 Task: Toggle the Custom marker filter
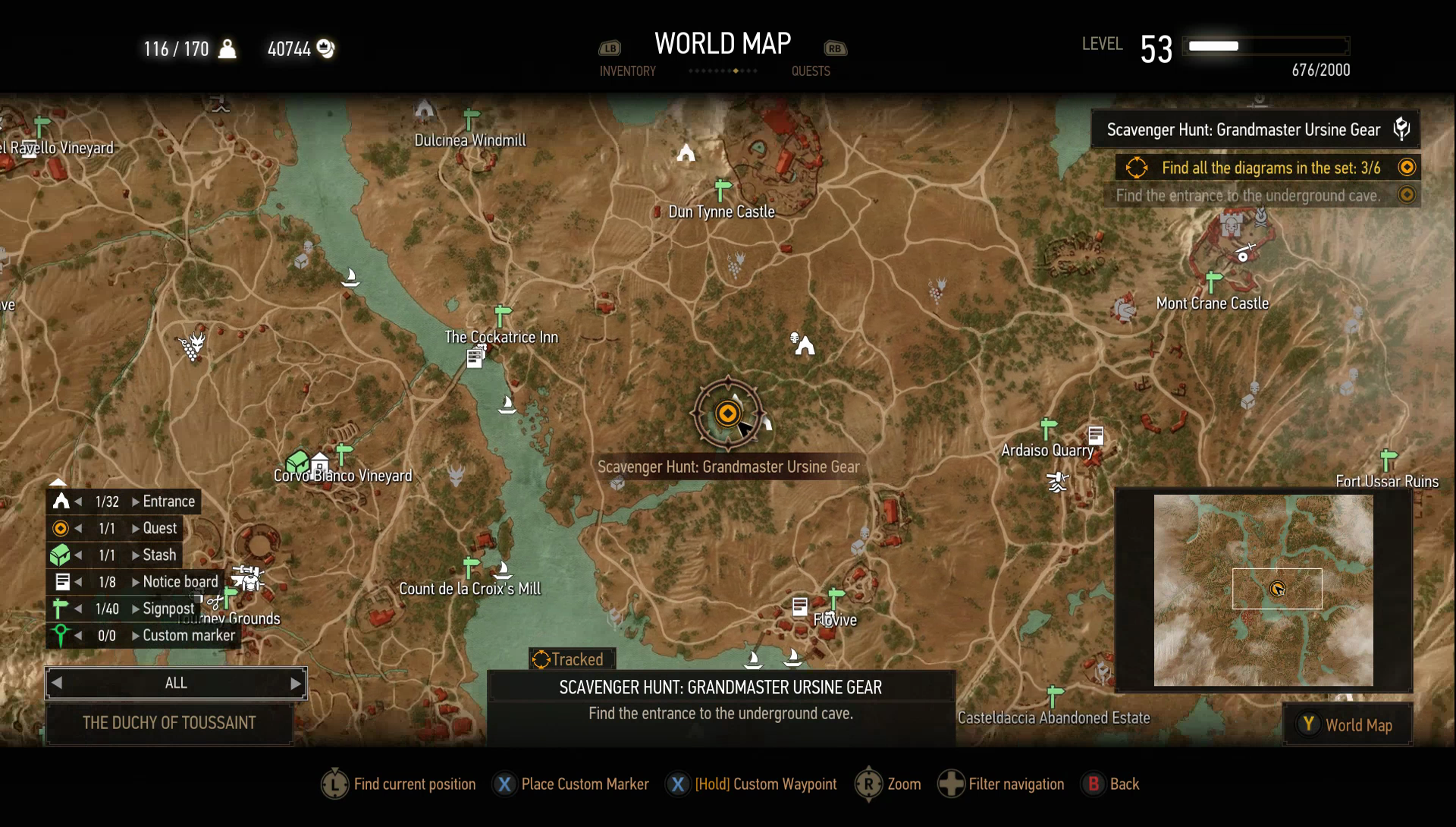(60, 635)
